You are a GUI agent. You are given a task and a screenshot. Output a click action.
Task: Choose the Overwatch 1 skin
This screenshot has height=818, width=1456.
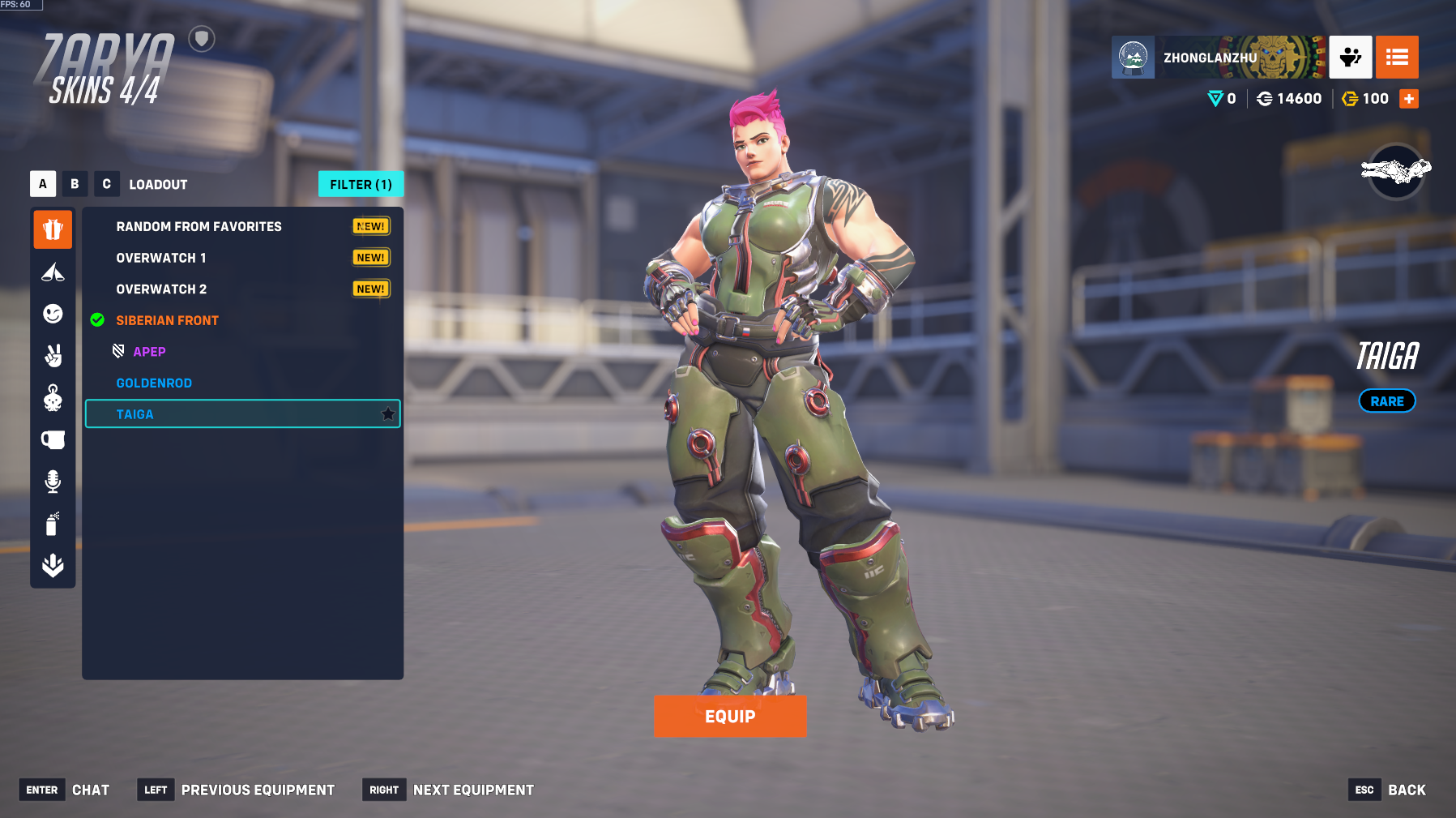tap(161, 258)
